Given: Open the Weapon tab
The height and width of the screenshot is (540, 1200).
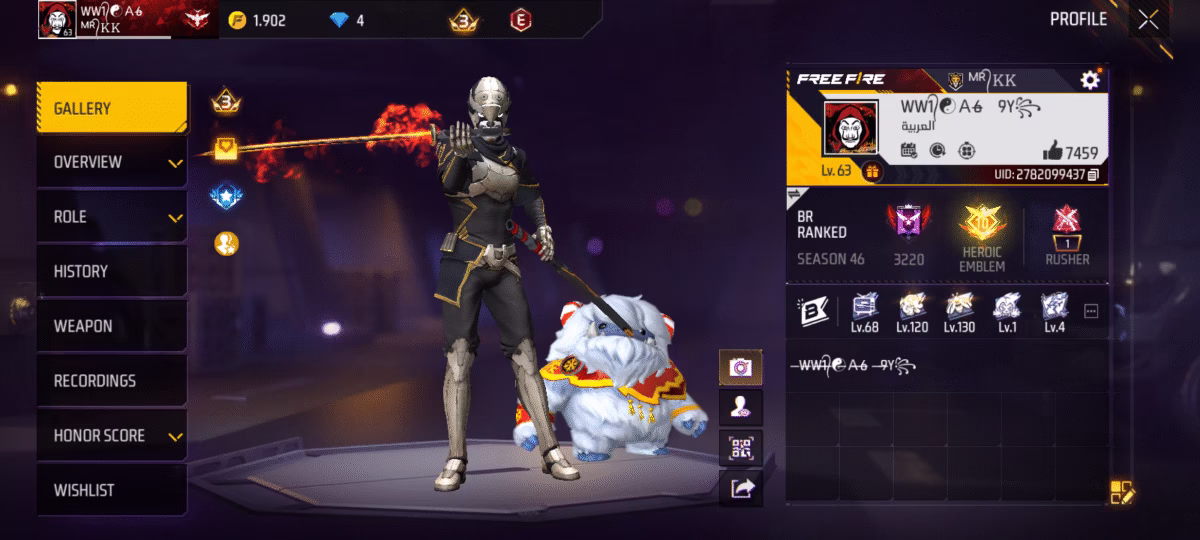Looking at the screenshot, I should pyautogui.click(x=112, y=326).
